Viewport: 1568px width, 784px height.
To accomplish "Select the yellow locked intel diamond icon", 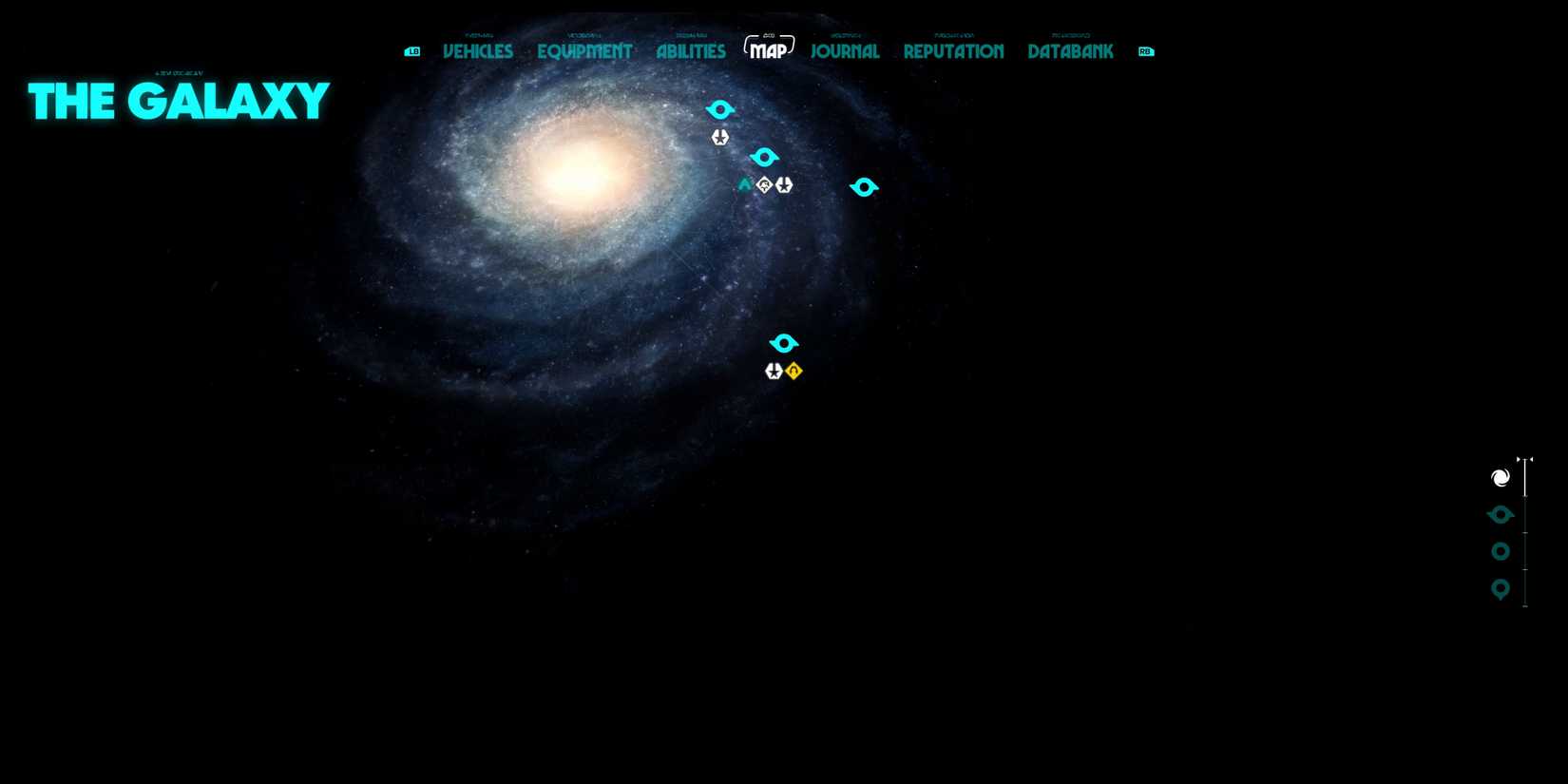I will point(794,371).
